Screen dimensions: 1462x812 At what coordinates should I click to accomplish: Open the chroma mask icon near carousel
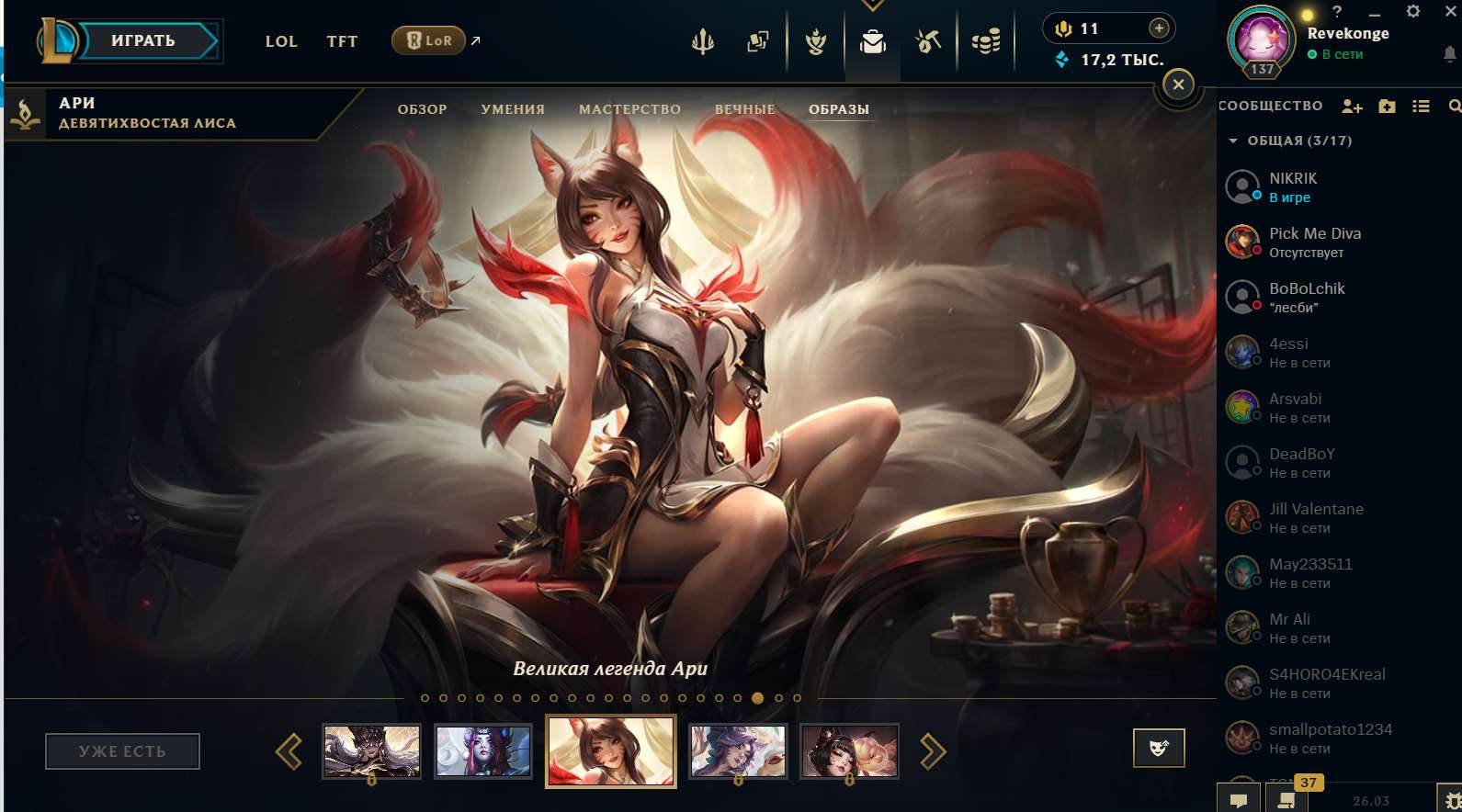click(1159, 748)
